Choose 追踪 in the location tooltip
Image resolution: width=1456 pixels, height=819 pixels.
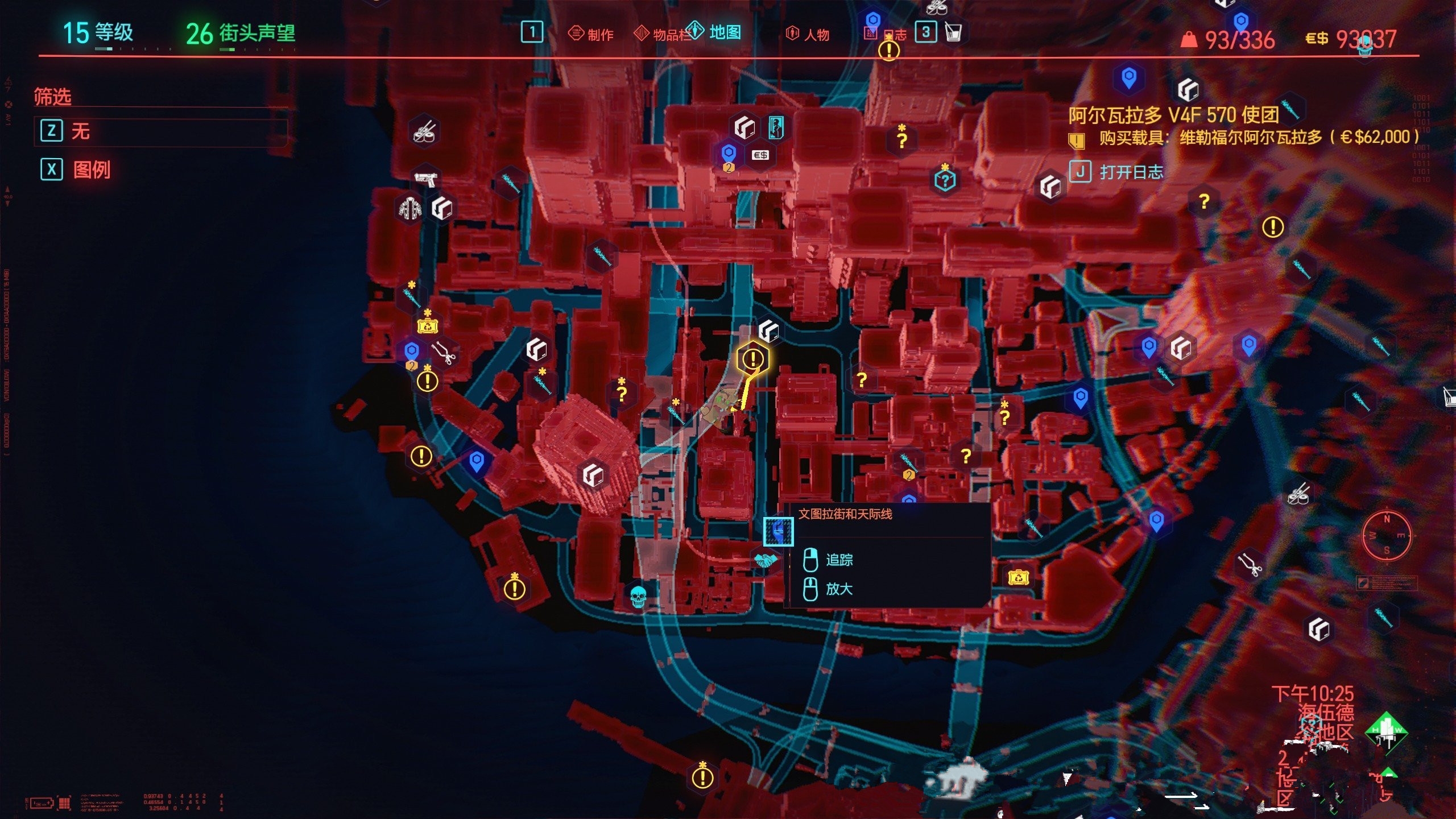[838, 560]
